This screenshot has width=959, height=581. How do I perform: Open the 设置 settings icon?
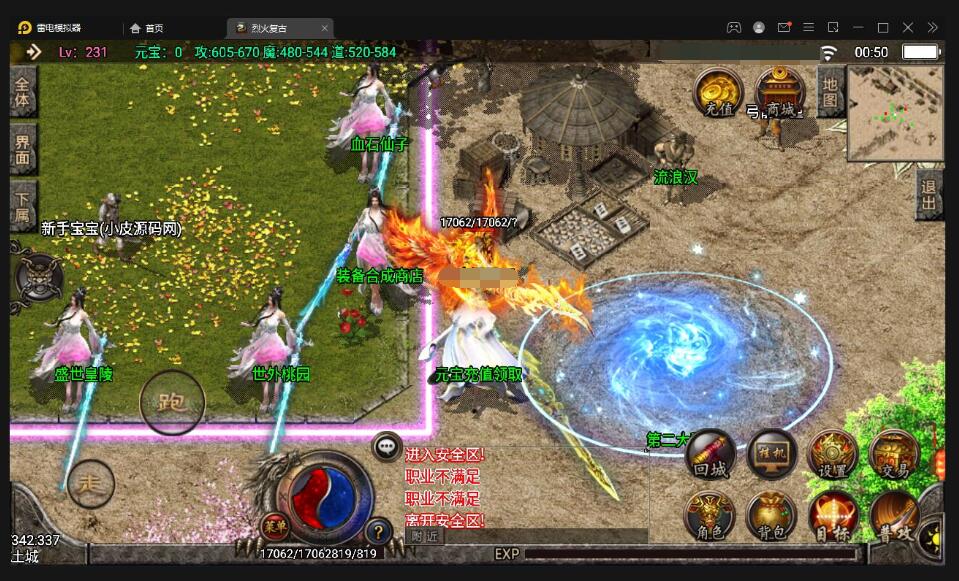[832, 456]
